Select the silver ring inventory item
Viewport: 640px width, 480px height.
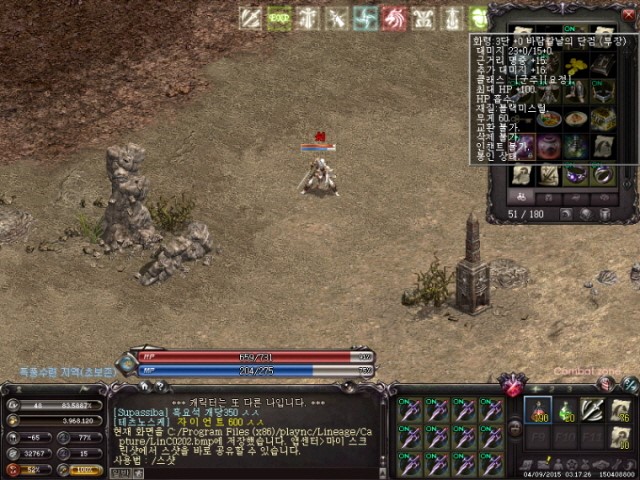pyautogui.click(x=602, y=175)
